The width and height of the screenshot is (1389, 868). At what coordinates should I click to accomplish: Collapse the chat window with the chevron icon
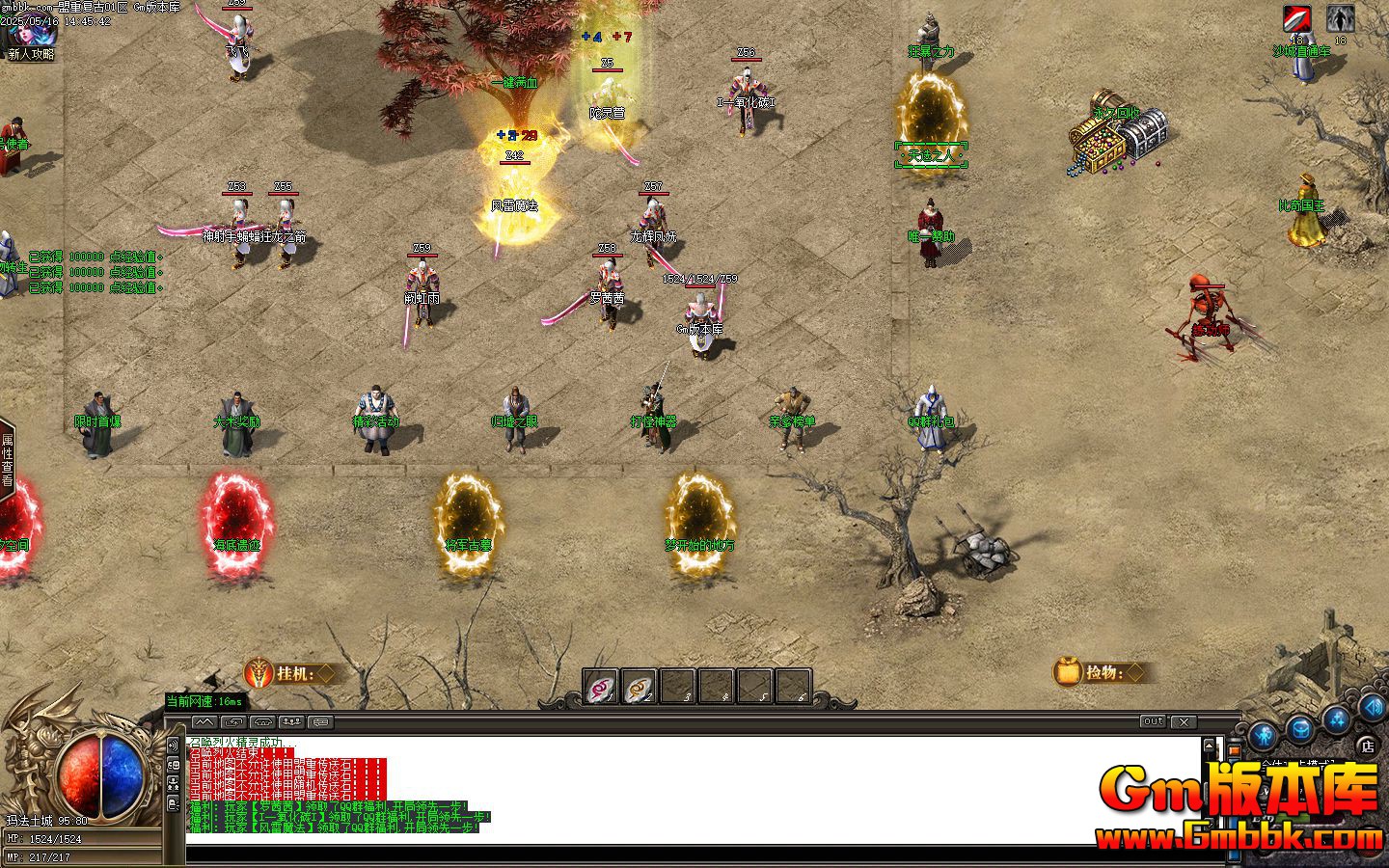(x=204, y=721)
